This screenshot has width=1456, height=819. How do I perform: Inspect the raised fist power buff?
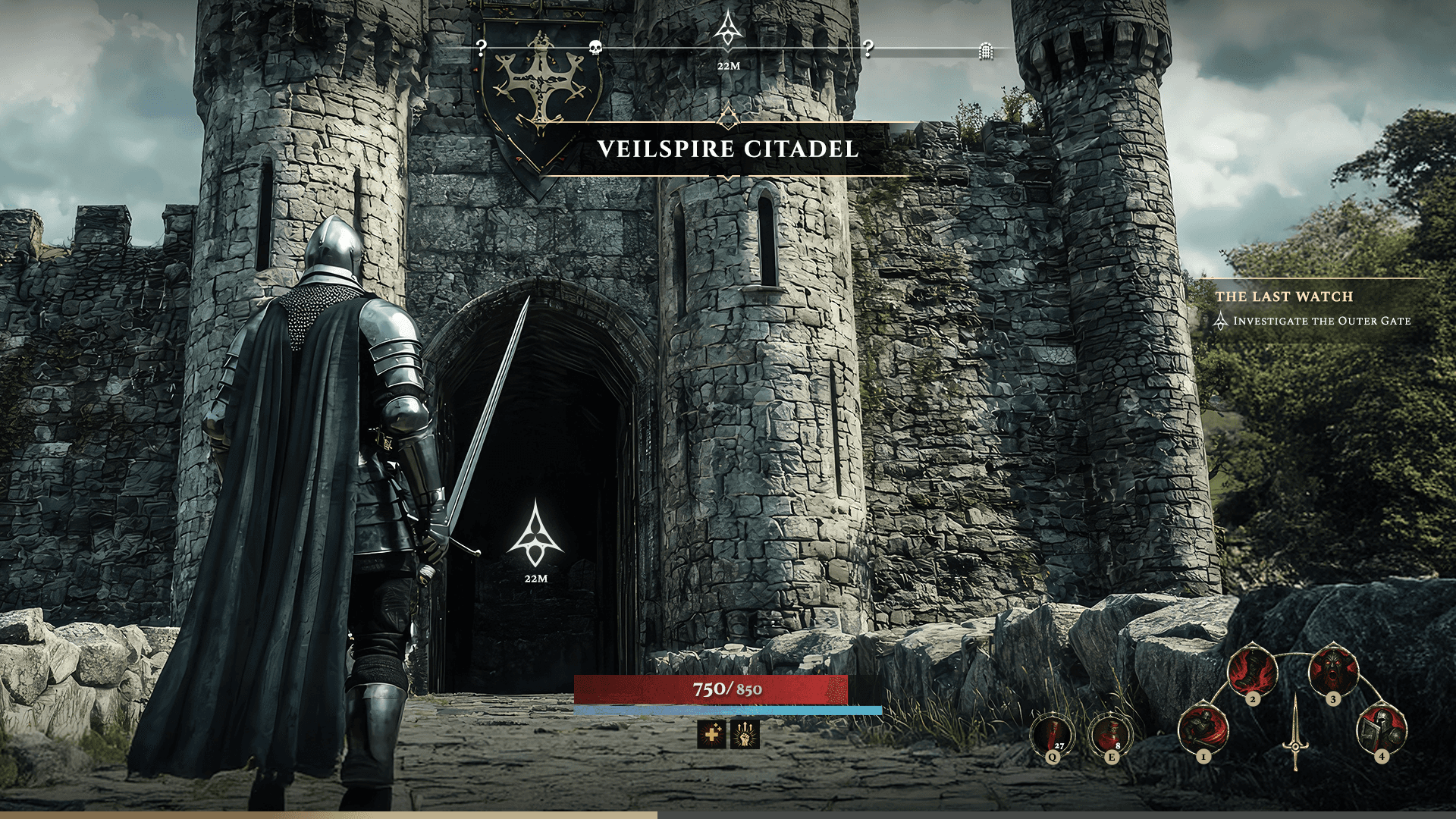point(745,734)
